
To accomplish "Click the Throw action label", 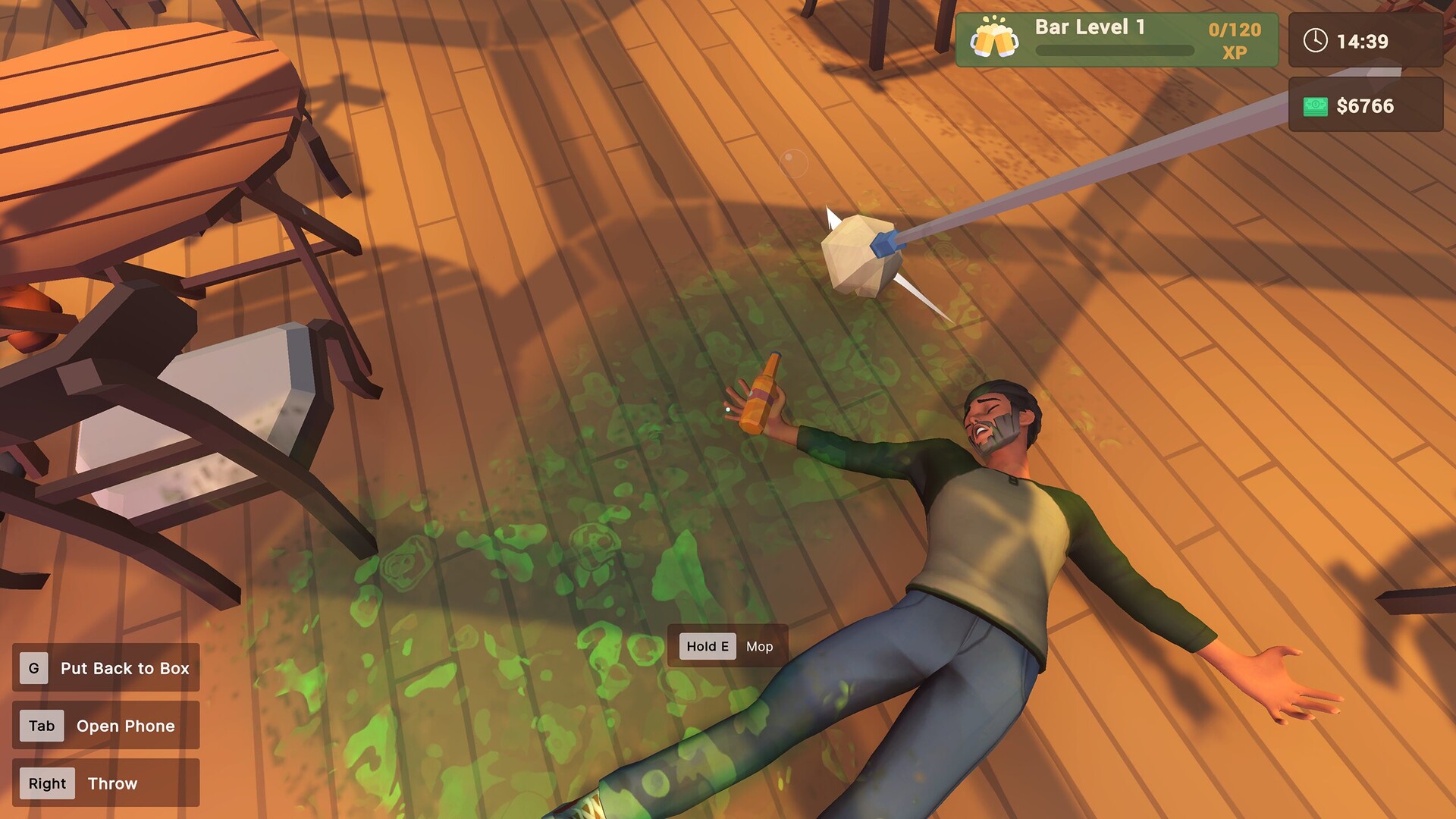I will pyautogui.click(x=112, y=783).
